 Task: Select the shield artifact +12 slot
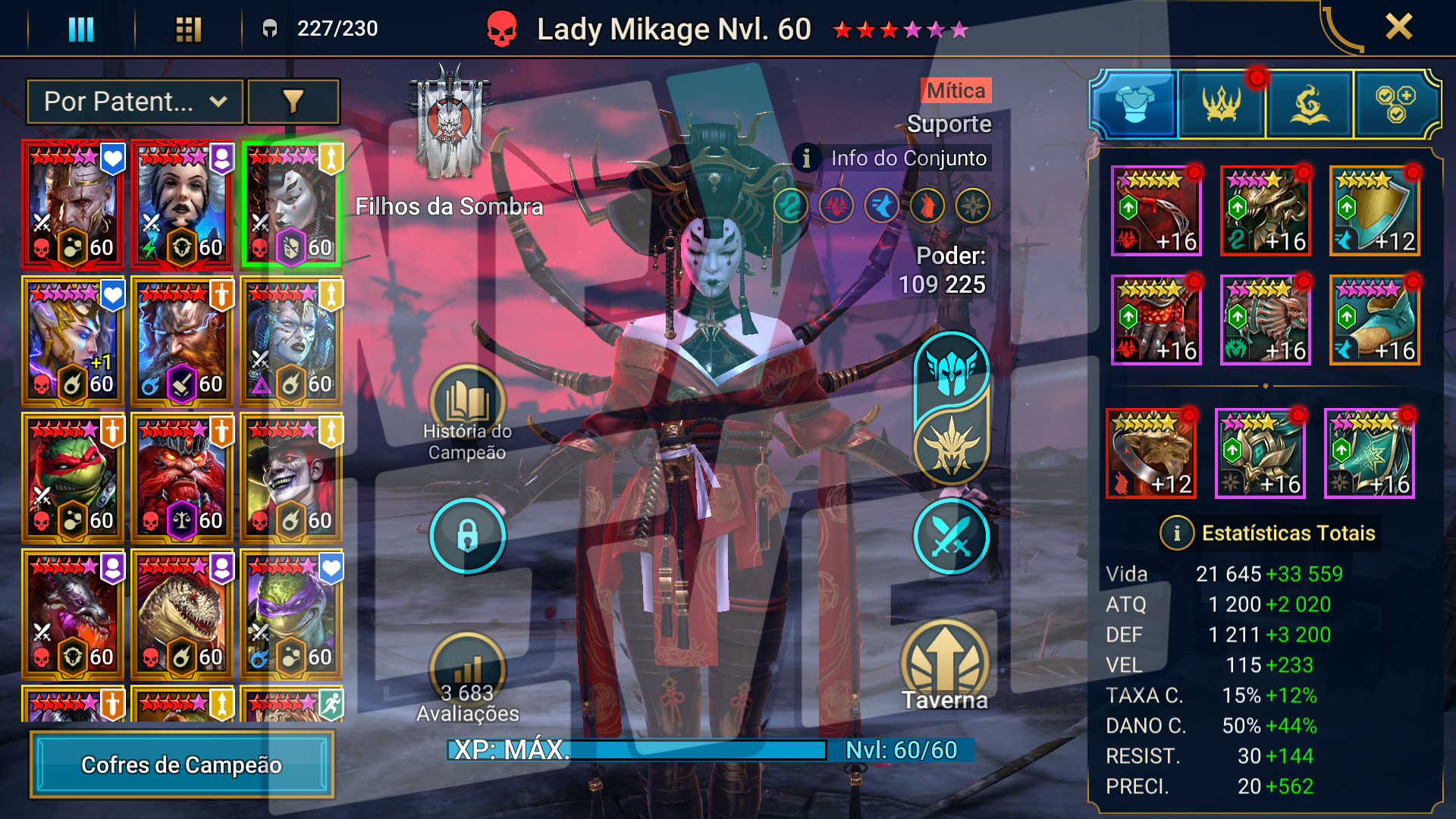point(1374,211)
